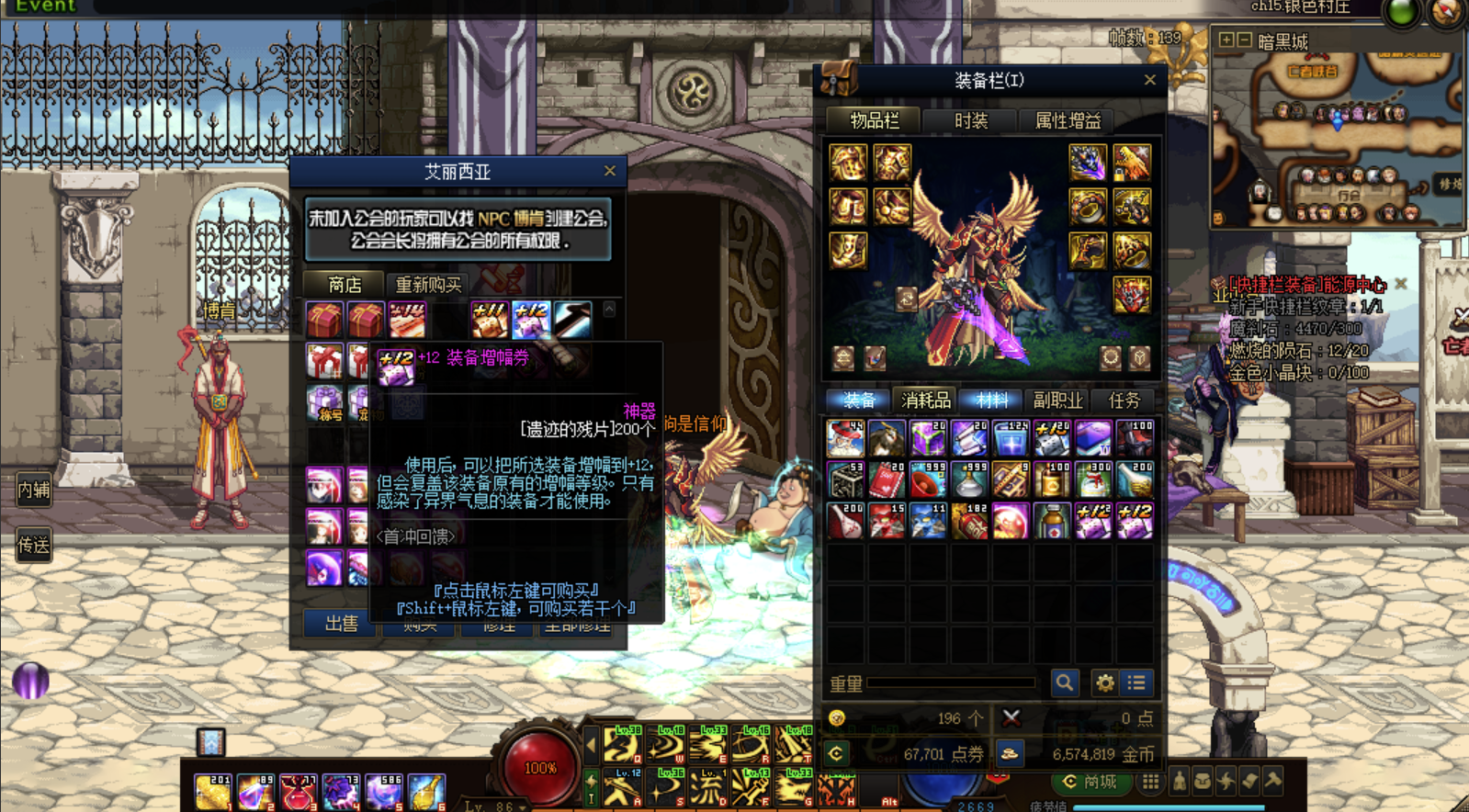Image resolution: width=1469 pixels, height=812 pixels.
Task: Open the 内辅 side button
Action: tap(33, 490)
